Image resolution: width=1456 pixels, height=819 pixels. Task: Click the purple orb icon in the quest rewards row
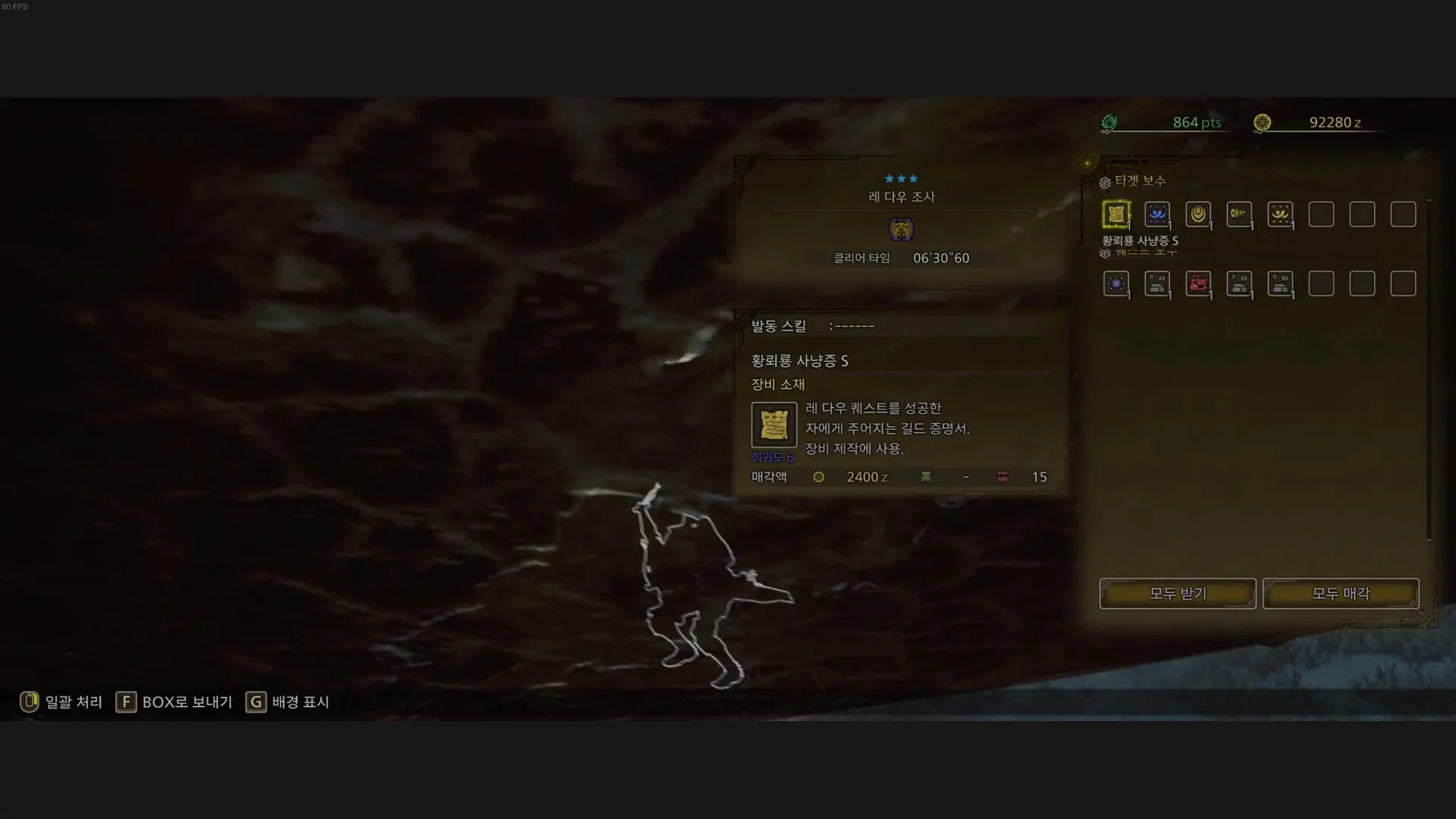point(1117,283)
